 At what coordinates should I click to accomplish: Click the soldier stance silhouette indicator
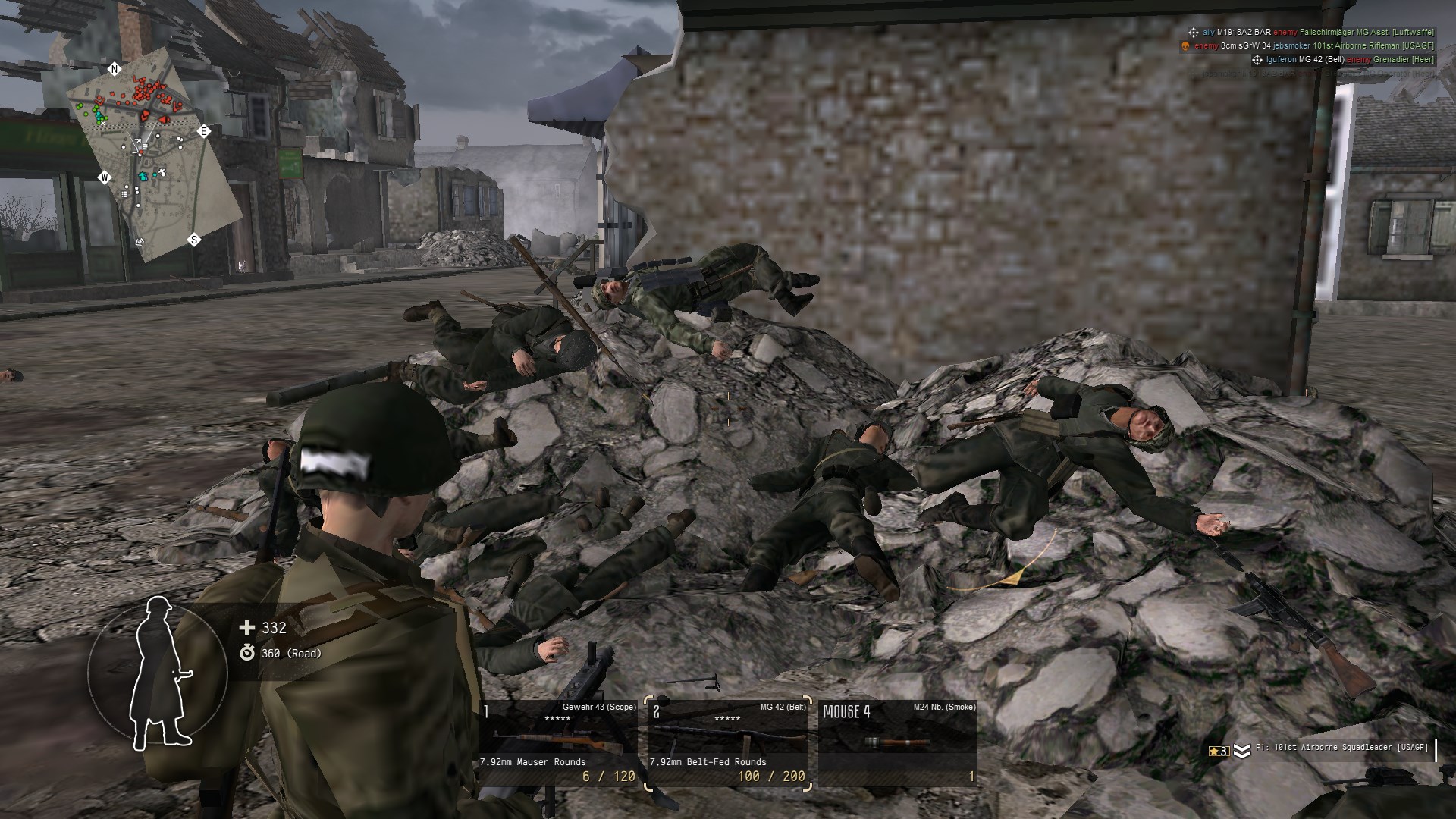(x=158, y=672)
